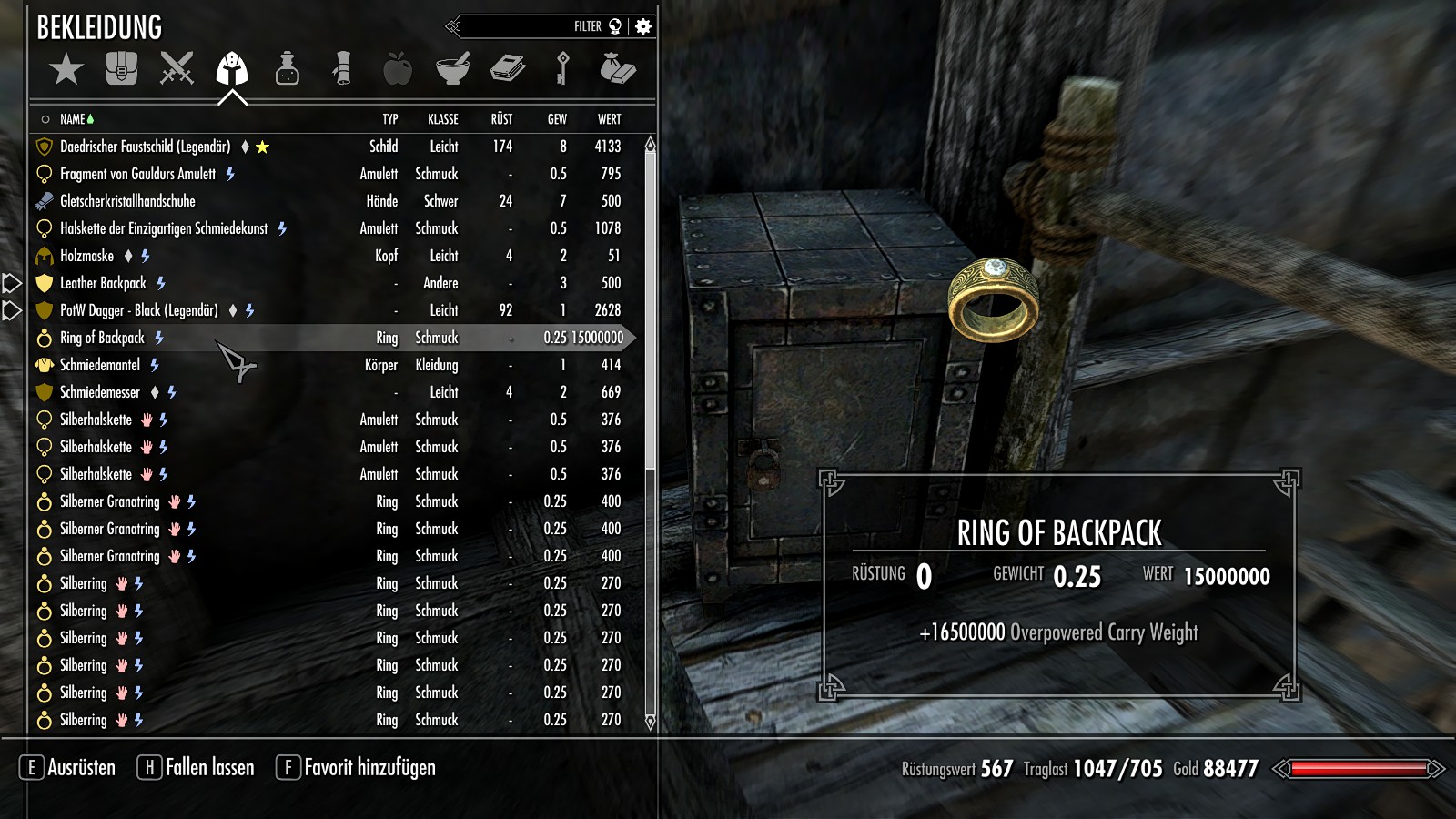Choose the Schmiedemantel body clothing
Image resolution: width=1456 pixels, height=819 pixels.
point(100,365)
